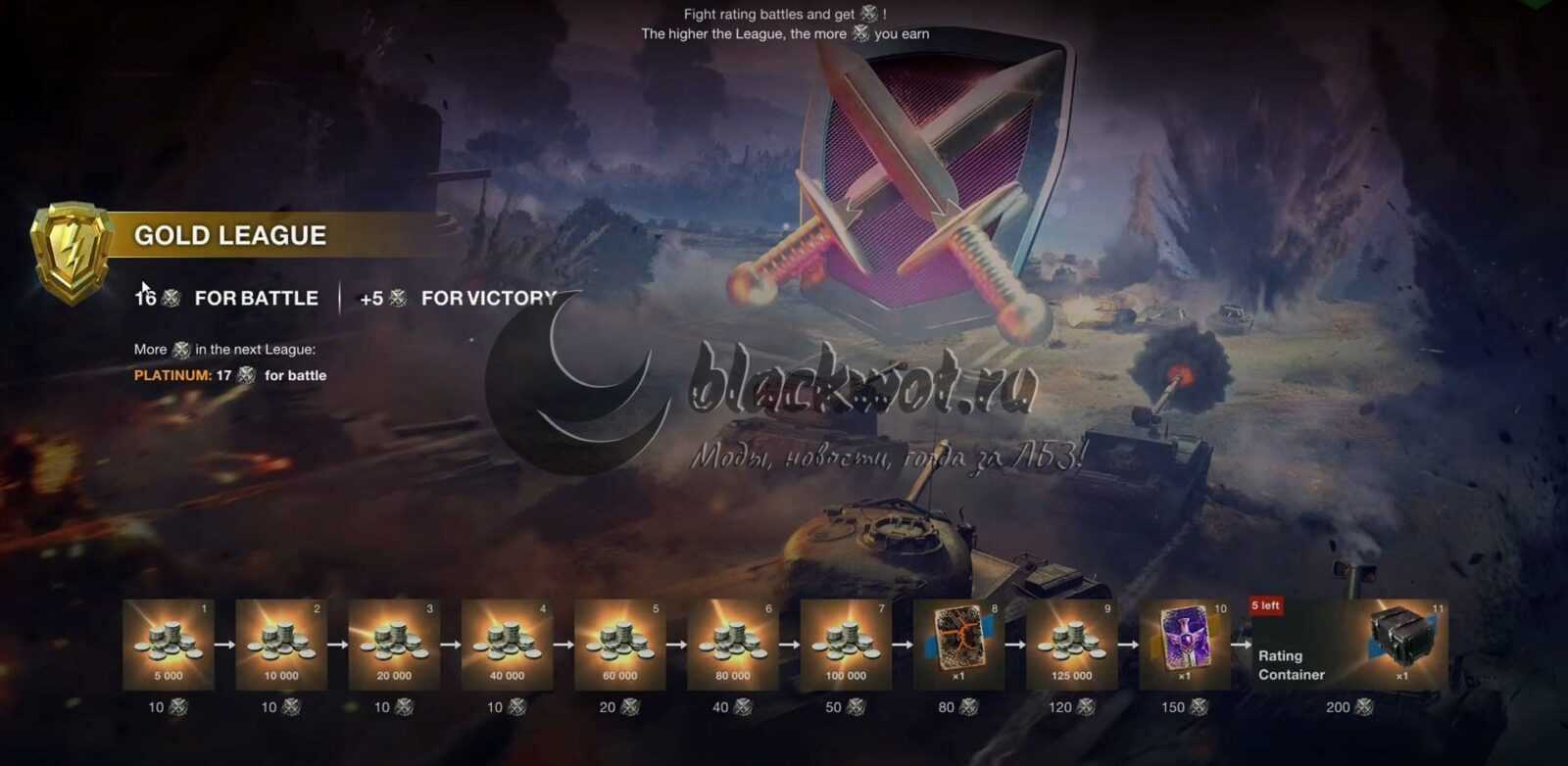Screen dimensions: 1568x766
Task: Inspect the stage 10 purple card reward
Action: click(1184, 645)
